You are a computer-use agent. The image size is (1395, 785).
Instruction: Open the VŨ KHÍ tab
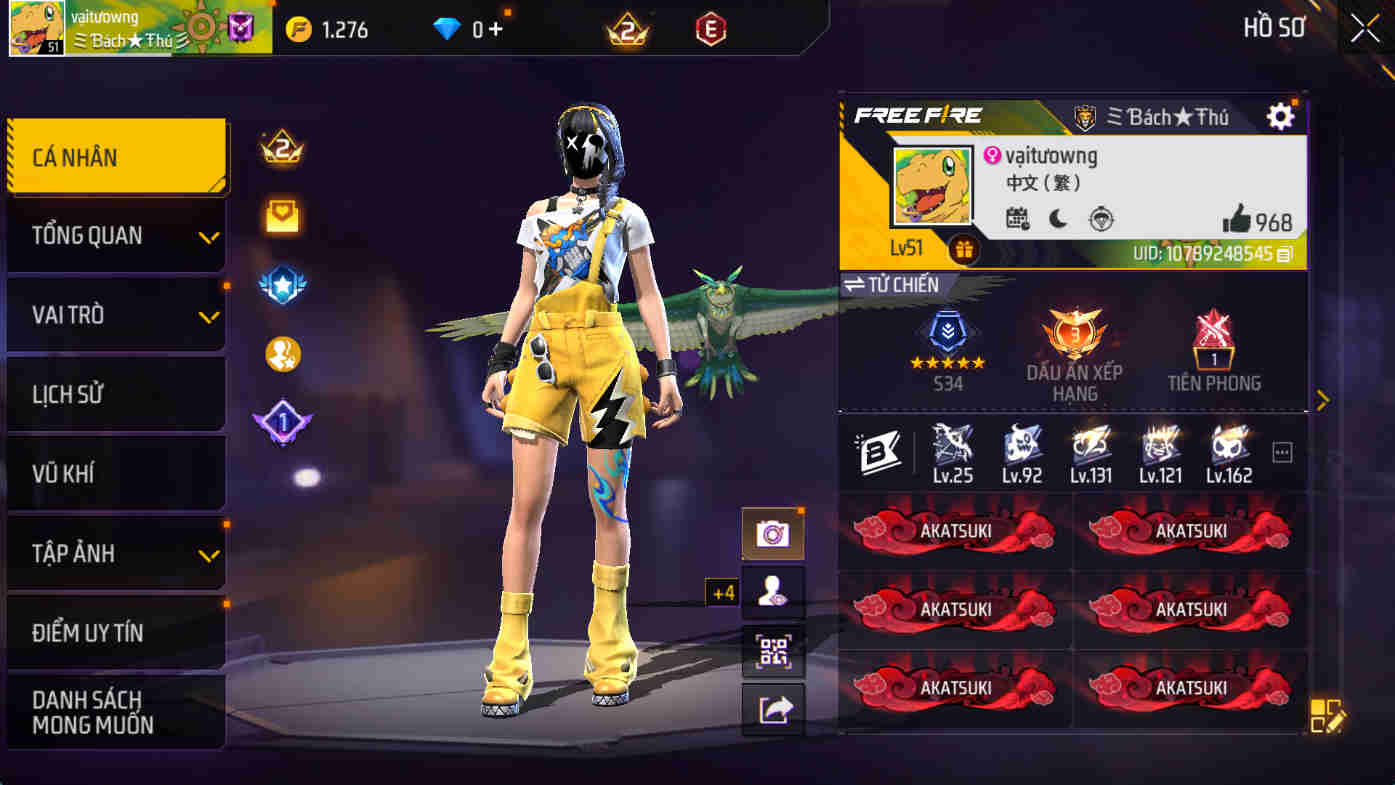pos(116,472)
